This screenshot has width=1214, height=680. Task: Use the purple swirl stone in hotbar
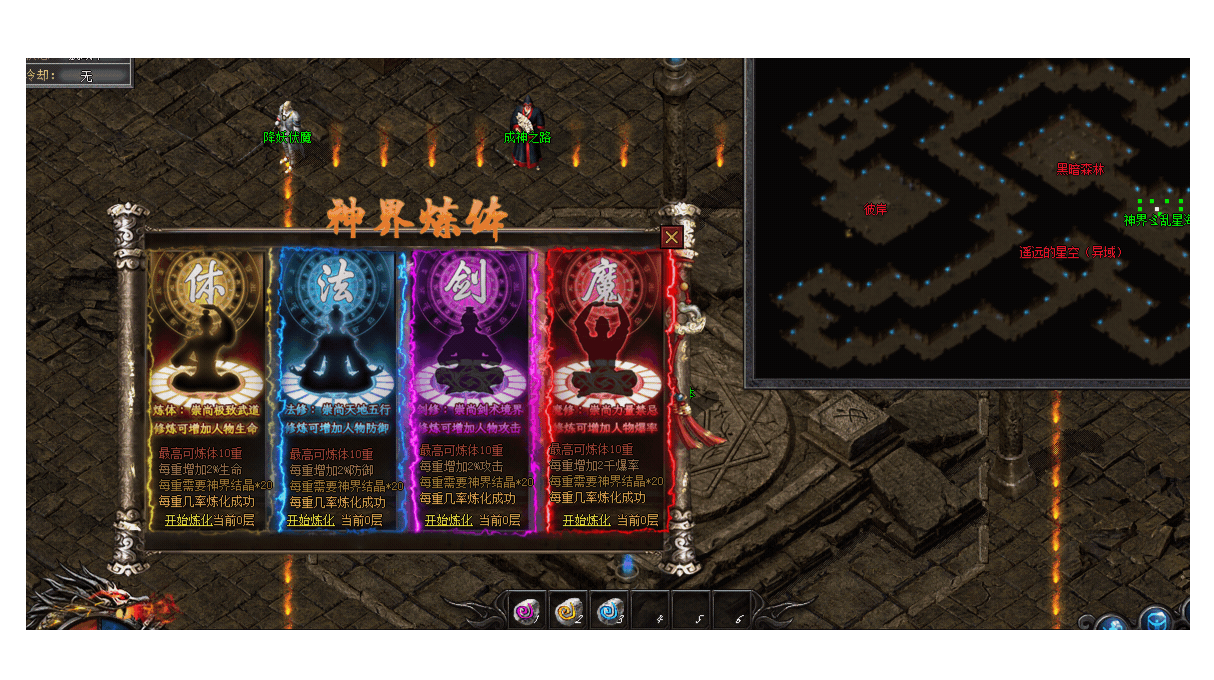(x=526, y=611)
